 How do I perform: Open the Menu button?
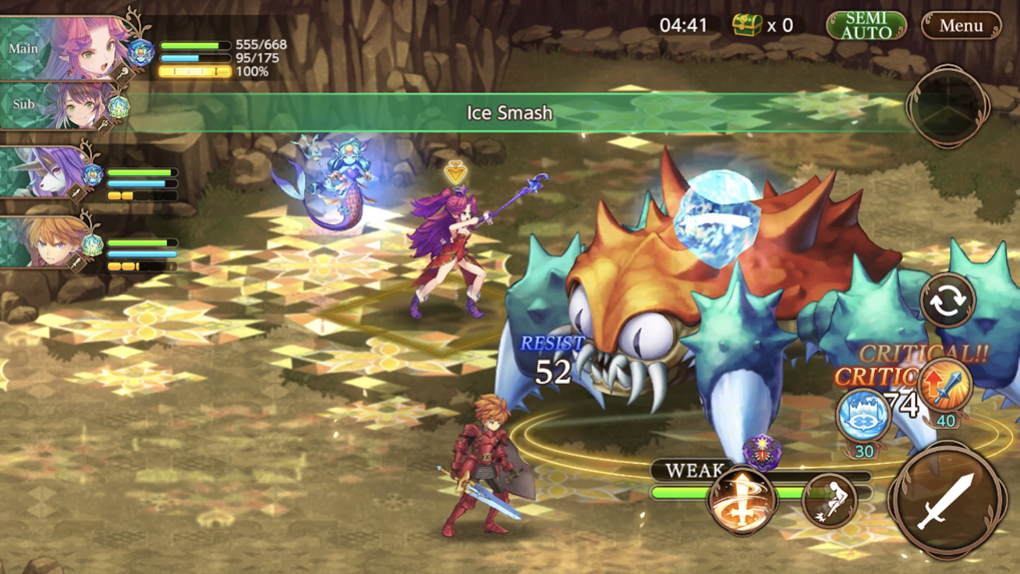click(x=960, y=26)
